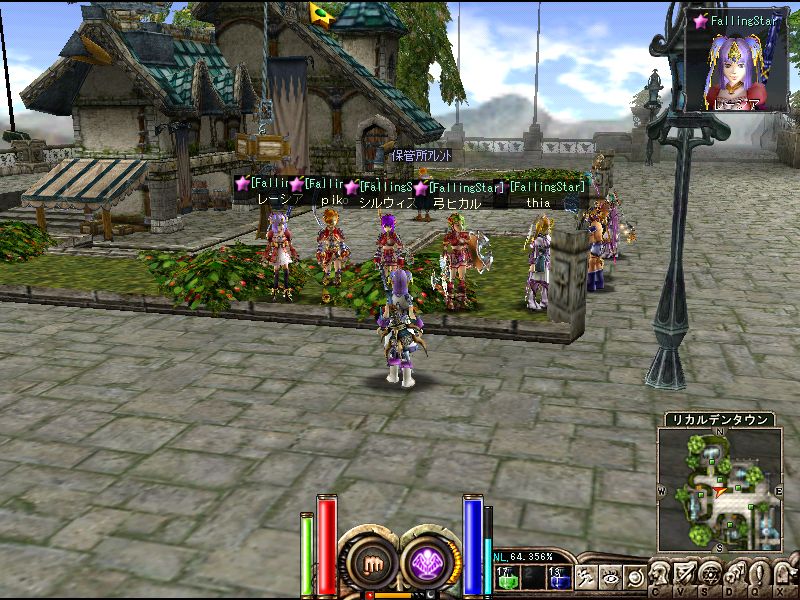Use the blue potion in the quick slot

(x=557, y=577)
